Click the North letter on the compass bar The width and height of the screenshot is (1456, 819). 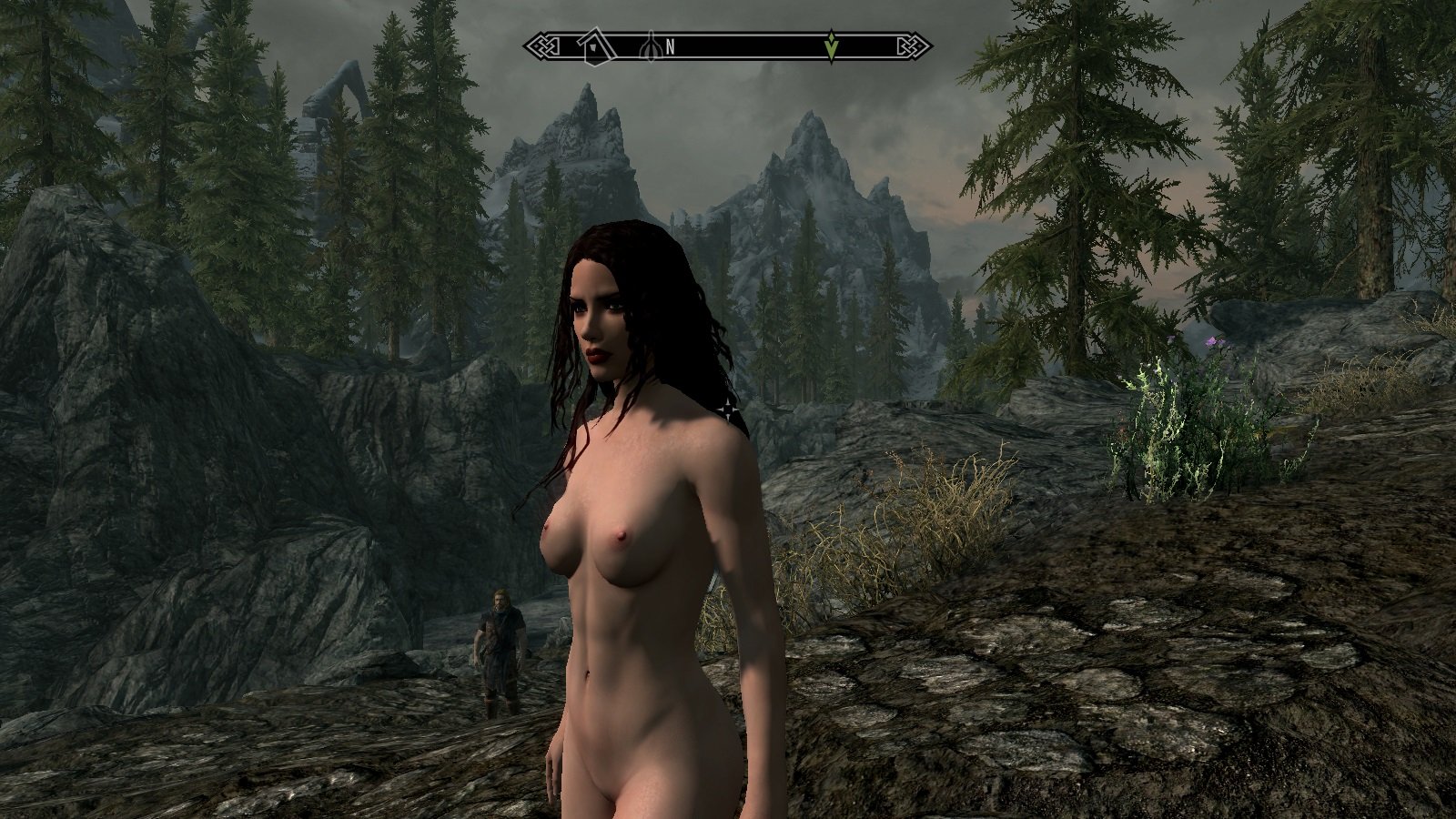click(670, 46)
